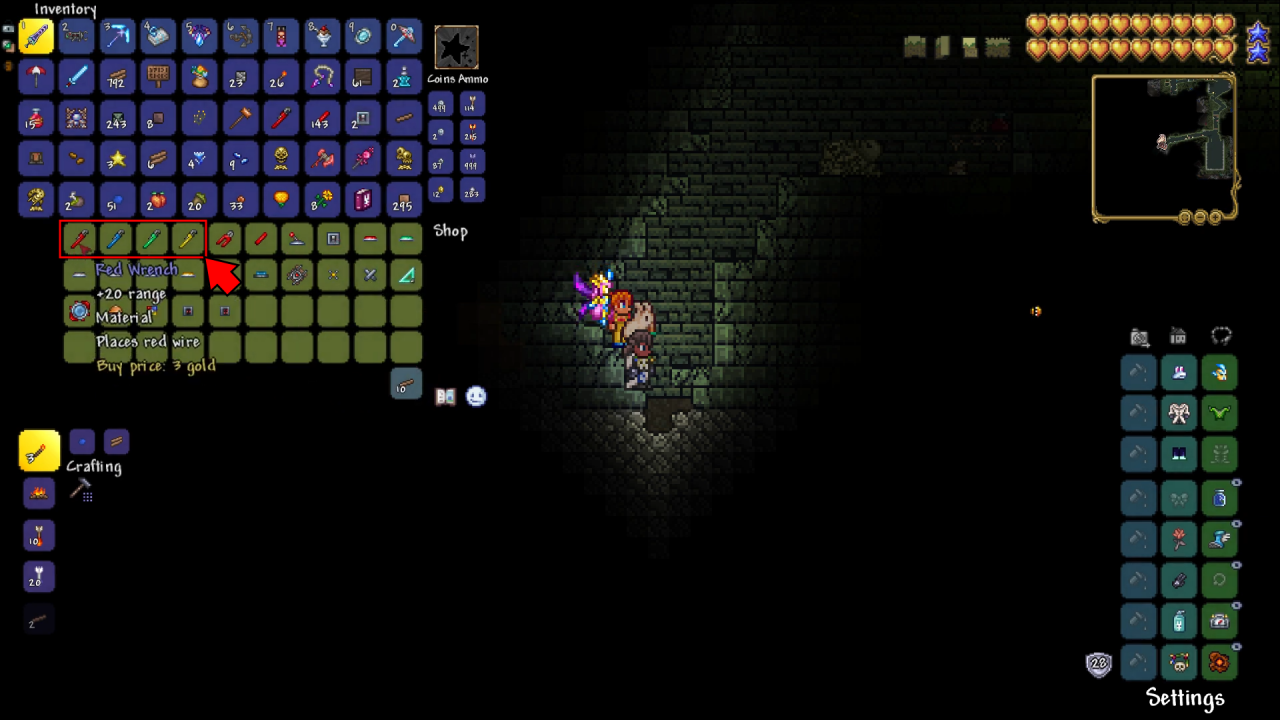The image size is (1280, 720).
Task: Toggle visibility of the treasure magnet accessory
Action: coord(1235,564)
